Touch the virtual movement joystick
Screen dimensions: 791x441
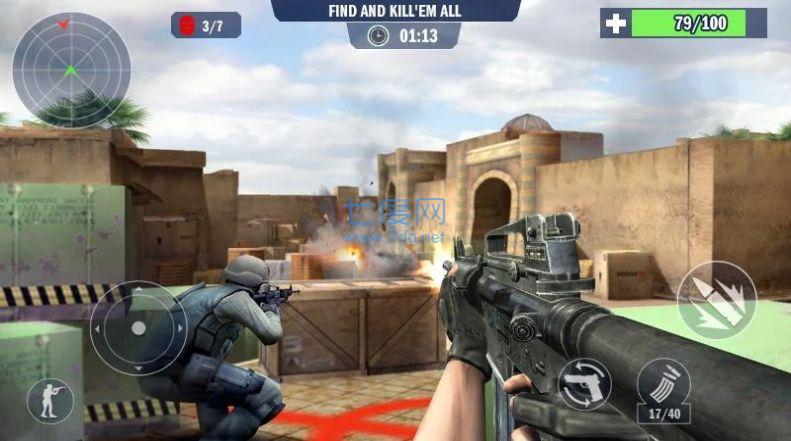[138, 328]
